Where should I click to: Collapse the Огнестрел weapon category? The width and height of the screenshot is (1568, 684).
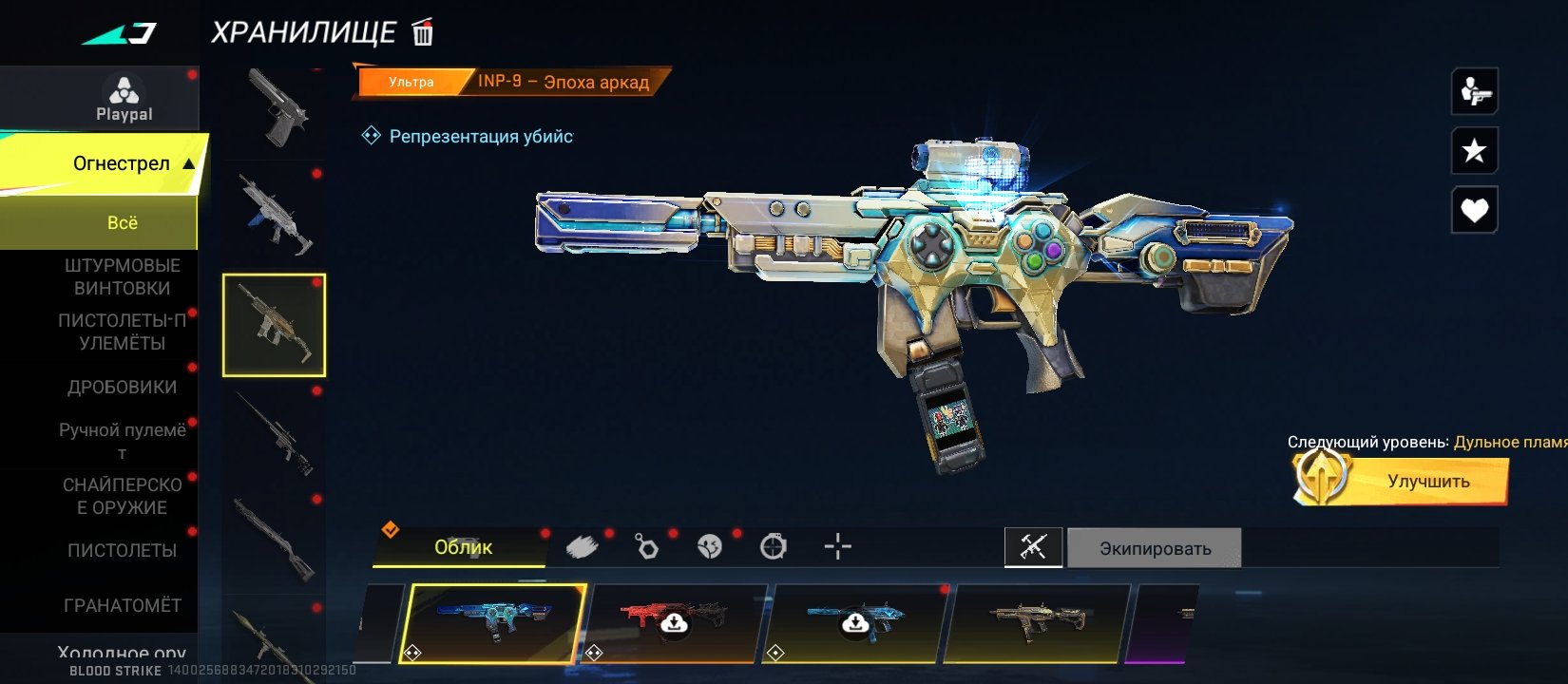188,163
